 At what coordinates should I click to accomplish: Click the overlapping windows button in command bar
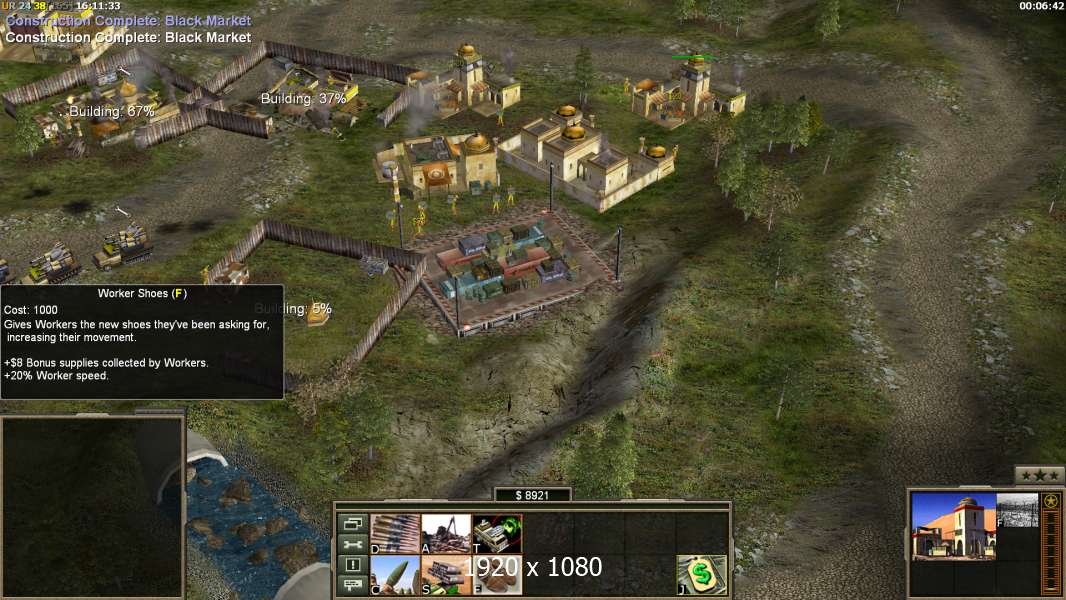(352, 523)
